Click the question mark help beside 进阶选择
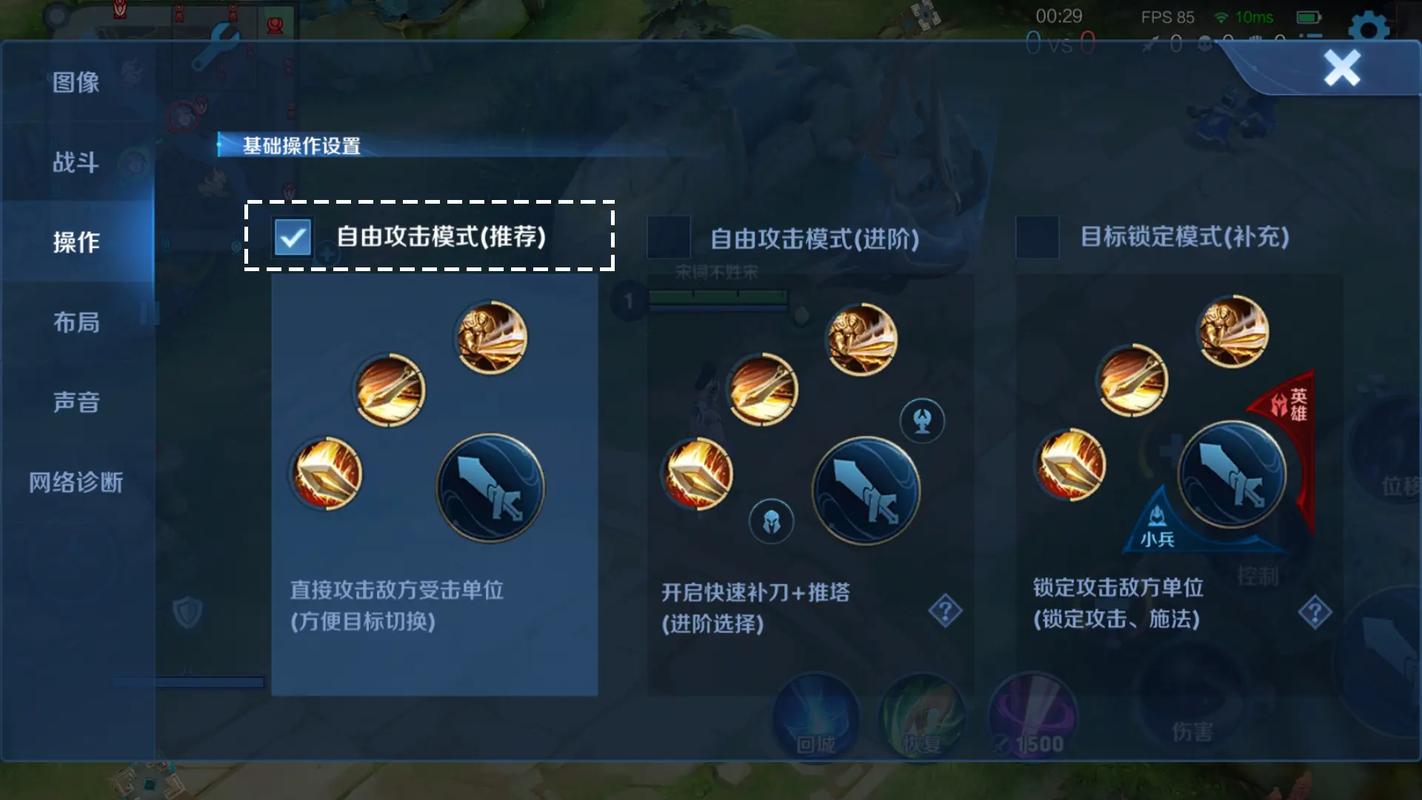 943,612
